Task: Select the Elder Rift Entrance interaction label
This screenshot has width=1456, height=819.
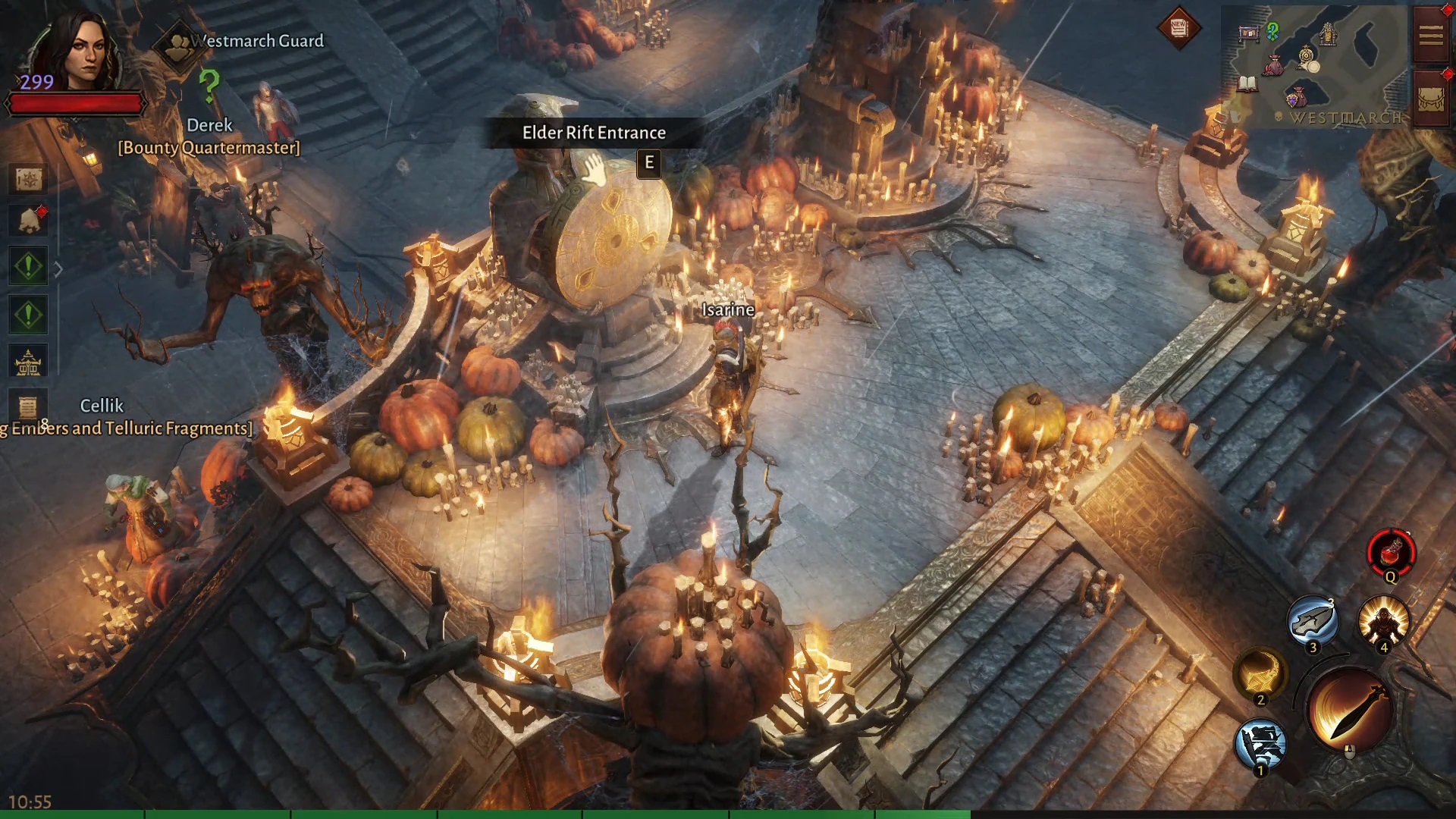Action: point(594,133)
